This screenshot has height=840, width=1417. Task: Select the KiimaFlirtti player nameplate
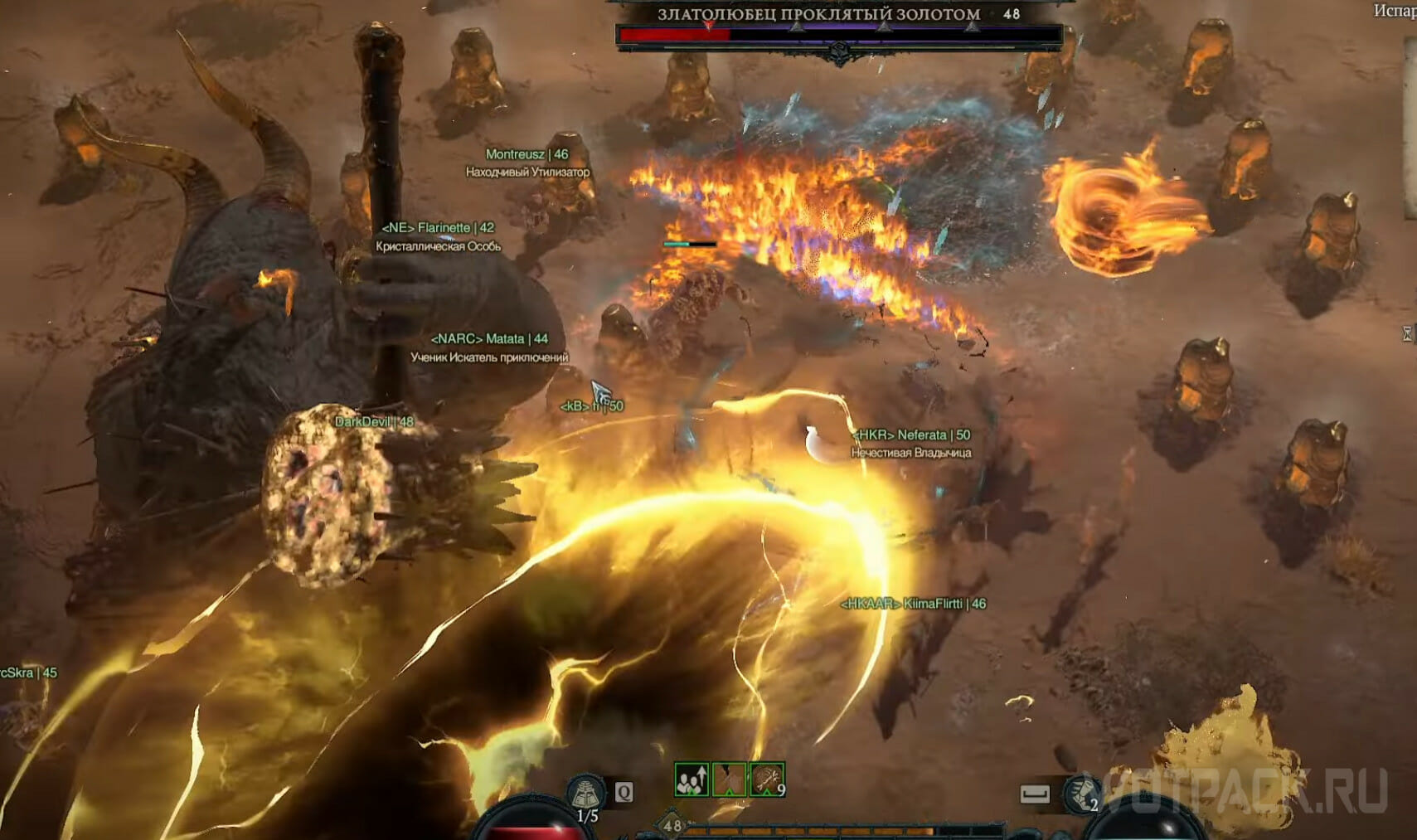coord(913,604)
